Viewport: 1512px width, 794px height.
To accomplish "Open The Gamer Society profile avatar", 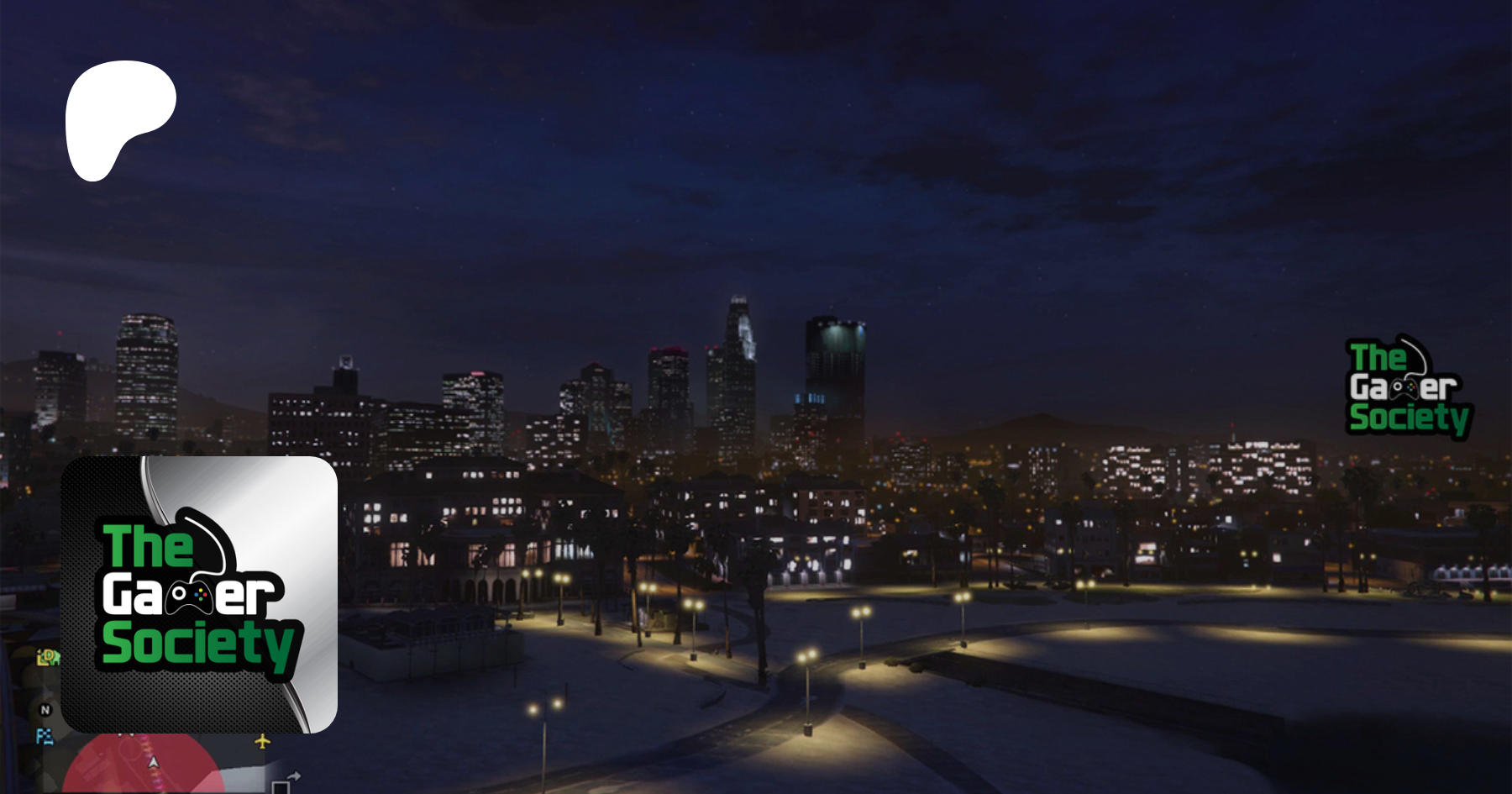I will pyautogui.click(x=199, y=595).
